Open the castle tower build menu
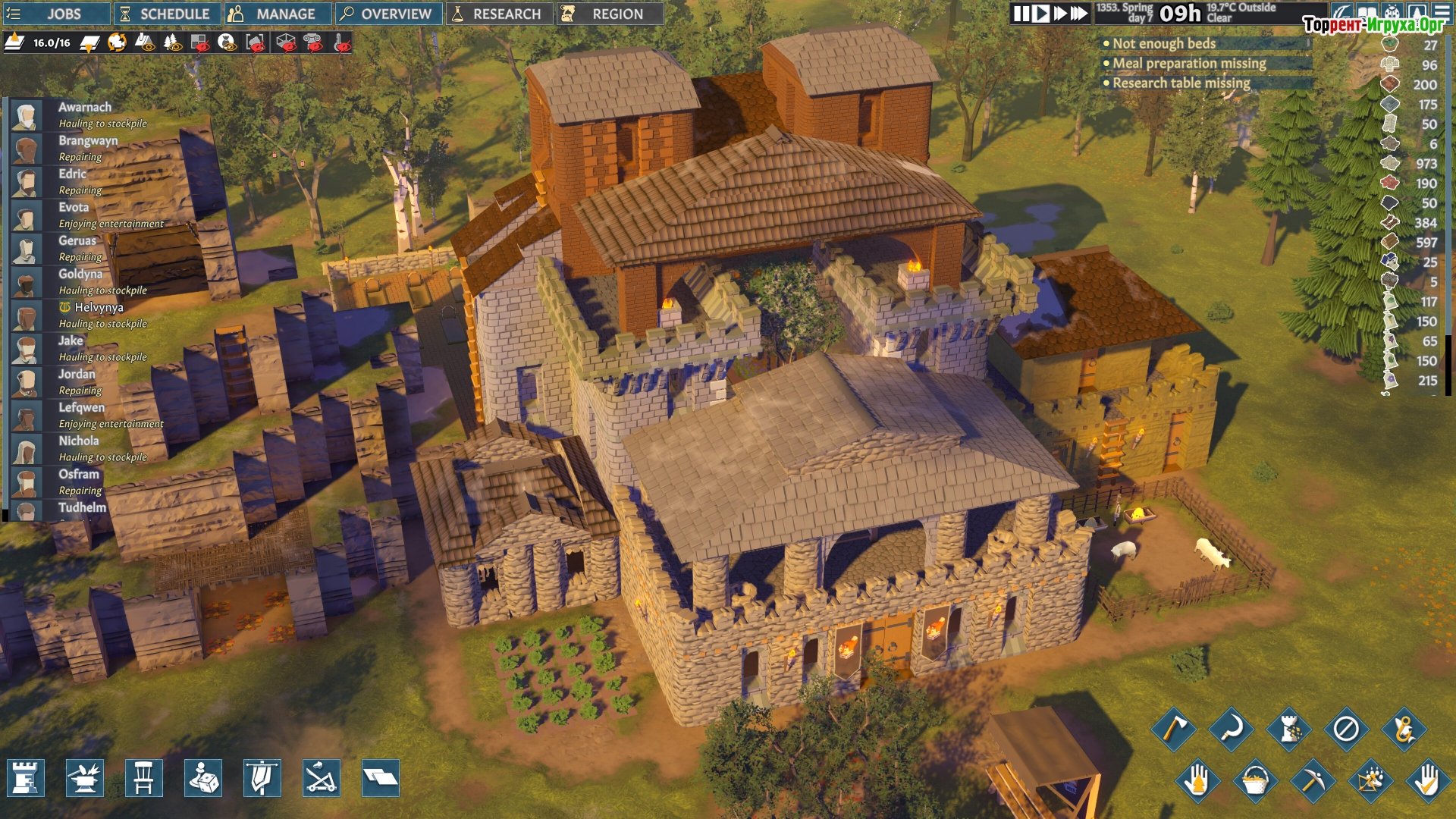The width and height of the screenshot is (1456, 819). (26, 778)
